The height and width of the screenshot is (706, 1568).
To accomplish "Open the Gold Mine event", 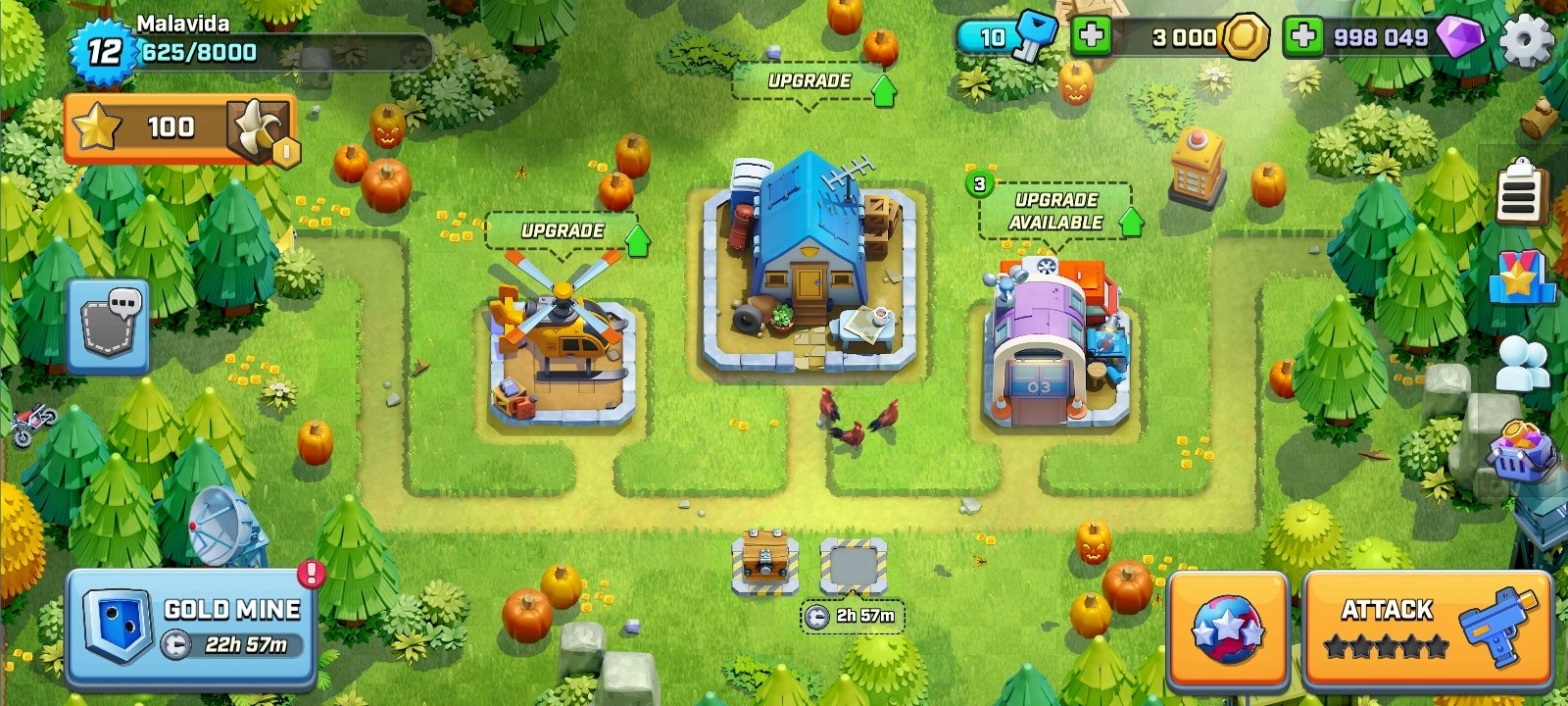I will click(191, 627).
